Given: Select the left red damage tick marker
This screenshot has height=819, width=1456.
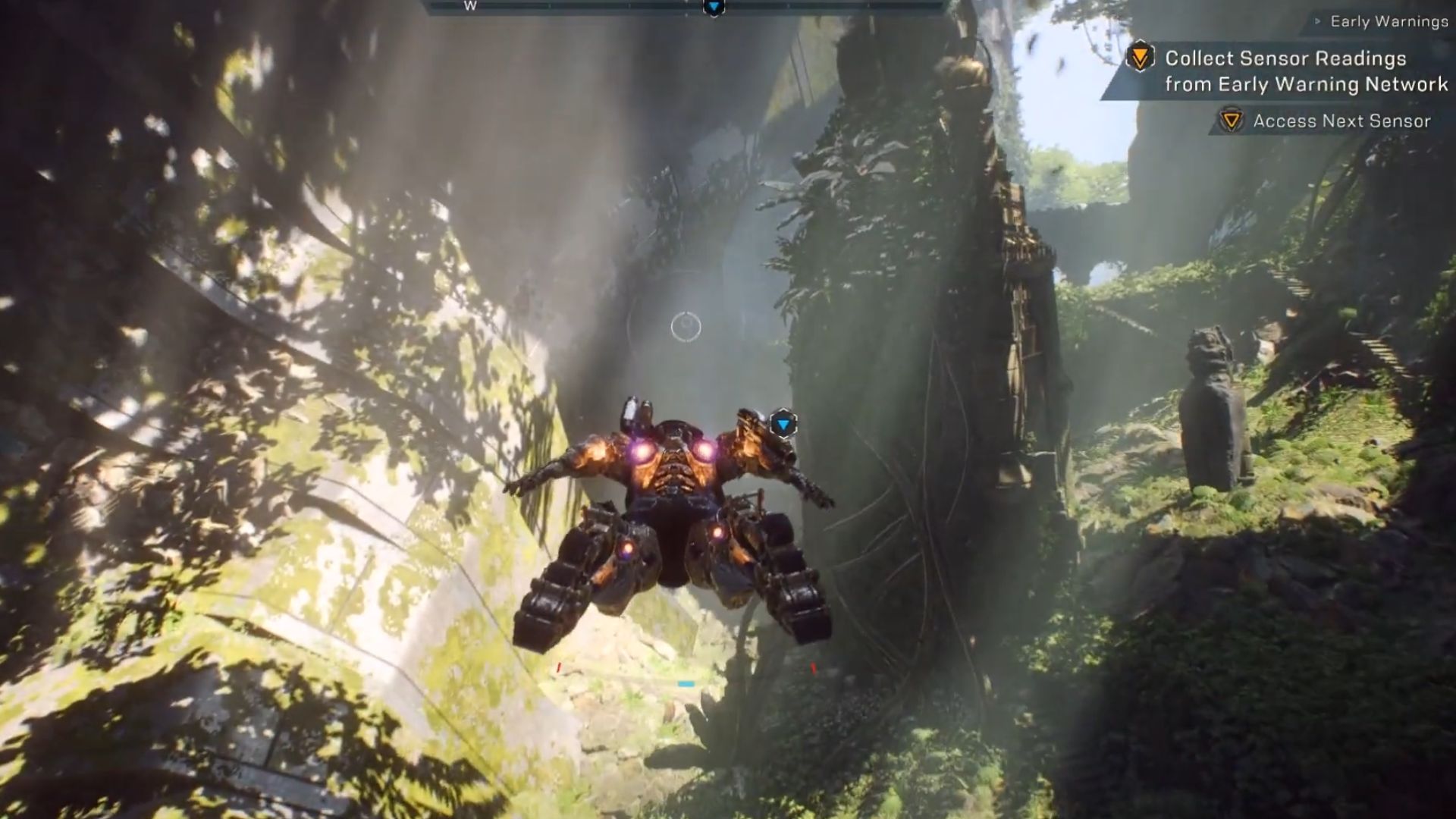Looking at the screenshot, I should coord(559,666).
